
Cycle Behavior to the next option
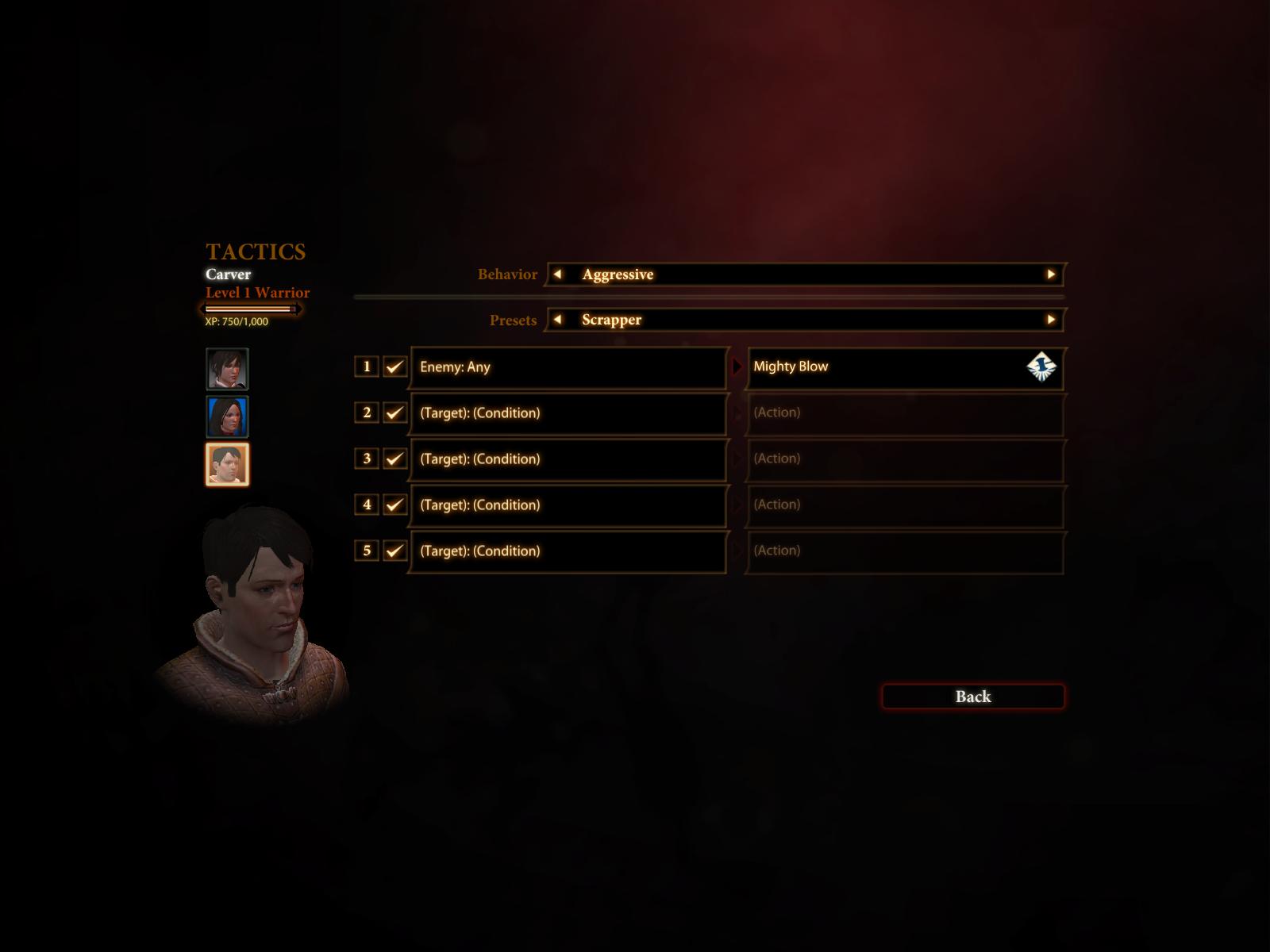click(x=1051, y=274)
